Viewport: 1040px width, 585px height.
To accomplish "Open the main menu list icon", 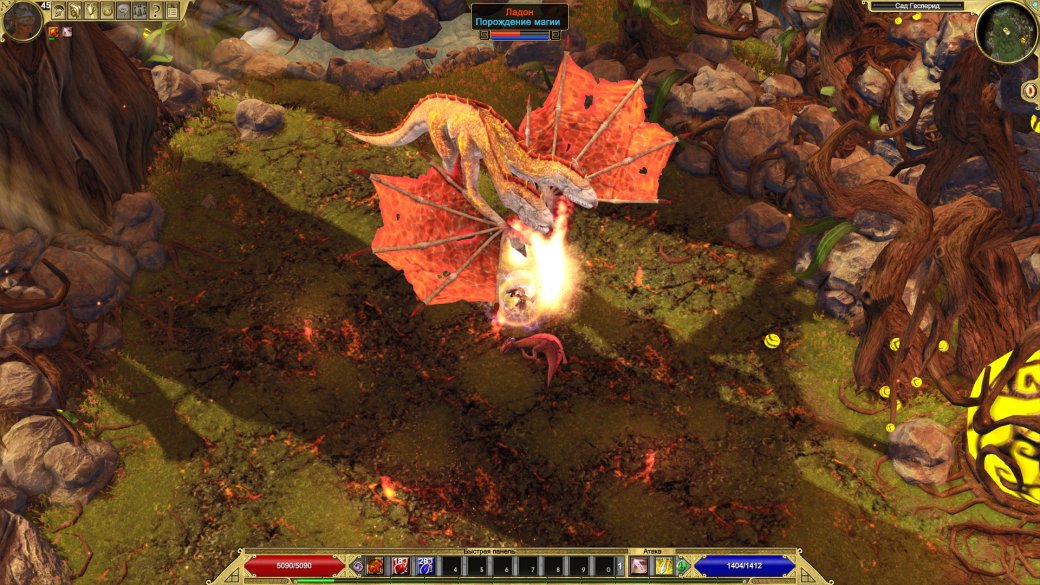I will (171, 11).
